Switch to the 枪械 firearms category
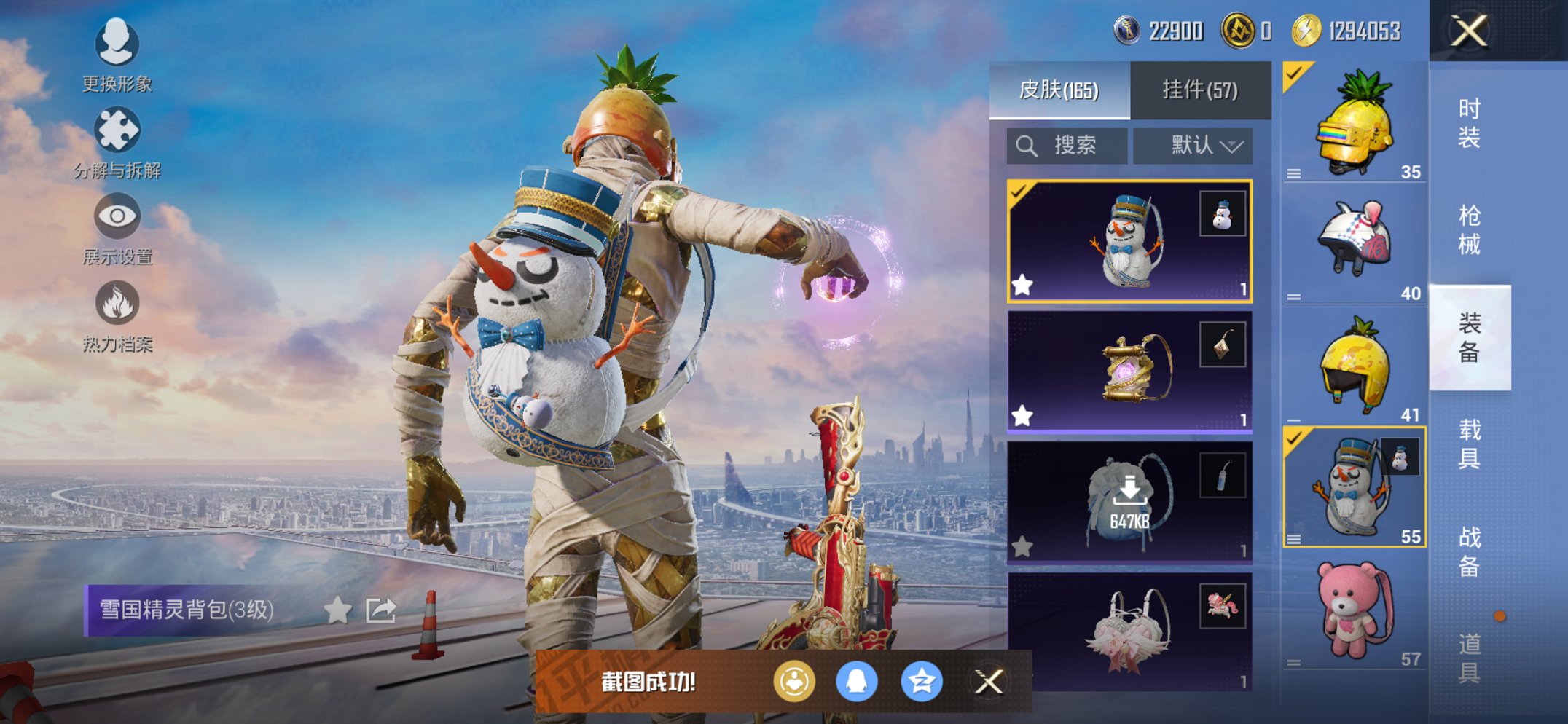This screenshot has width=1568, height=724. pos(1469,230)
